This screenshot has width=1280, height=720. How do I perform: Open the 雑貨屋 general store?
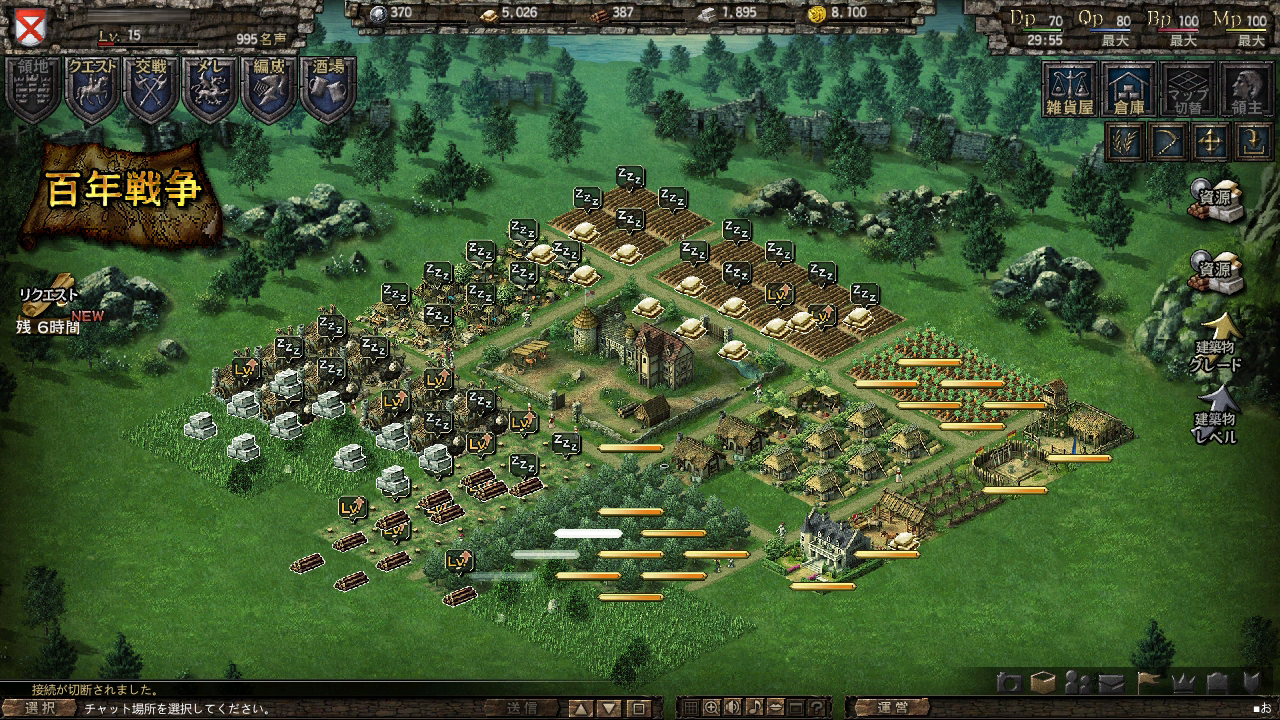pos(1070,89)
